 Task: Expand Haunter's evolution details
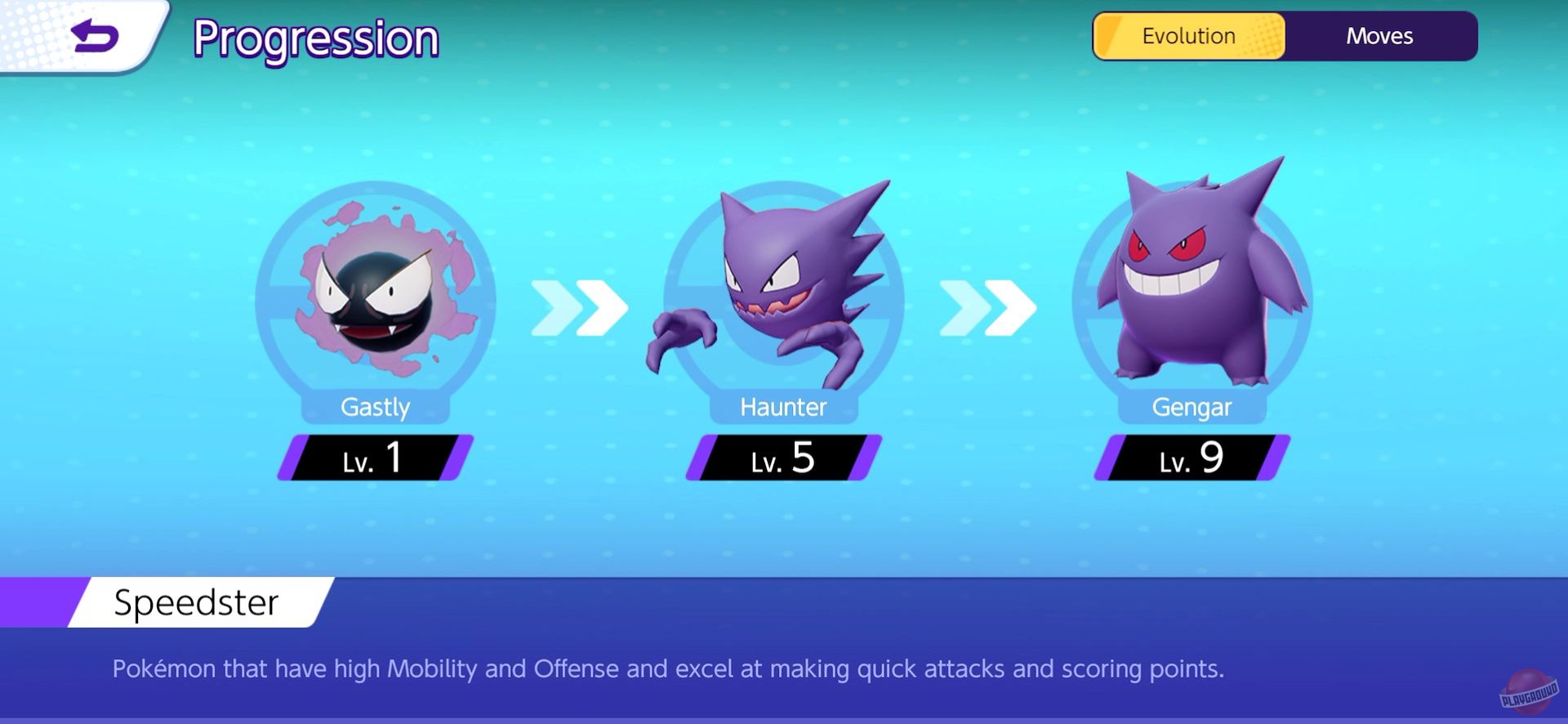point(782,408)
